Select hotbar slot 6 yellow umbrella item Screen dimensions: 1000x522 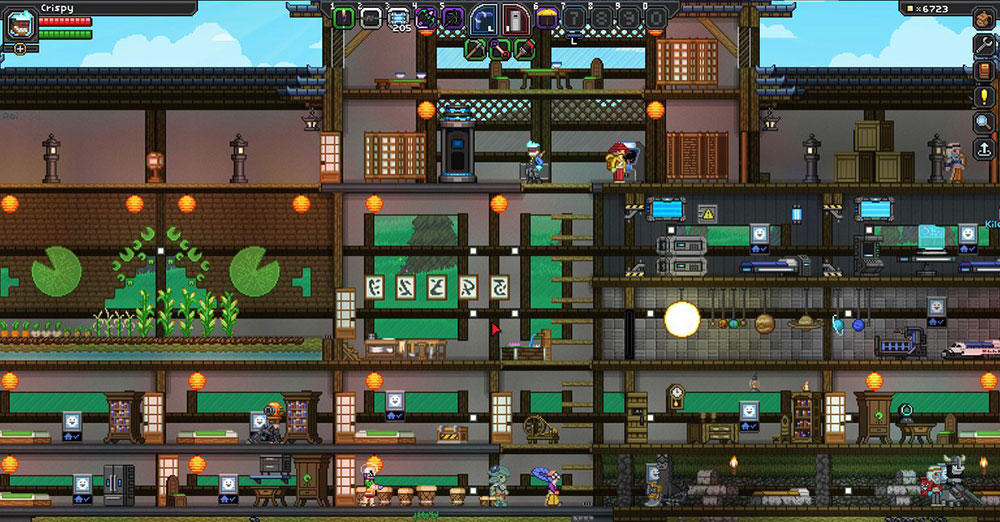(547, 17)
